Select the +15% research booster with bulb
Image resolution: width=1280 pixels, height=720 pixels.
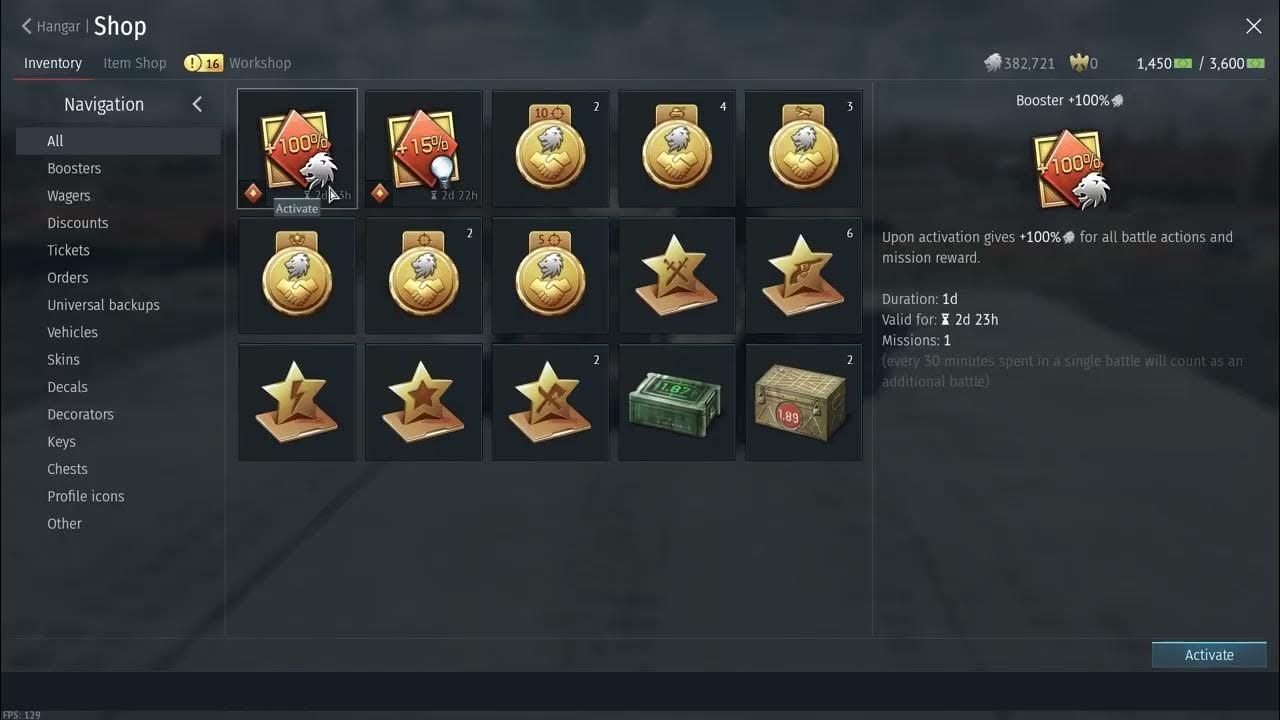[x=423, y=148]
